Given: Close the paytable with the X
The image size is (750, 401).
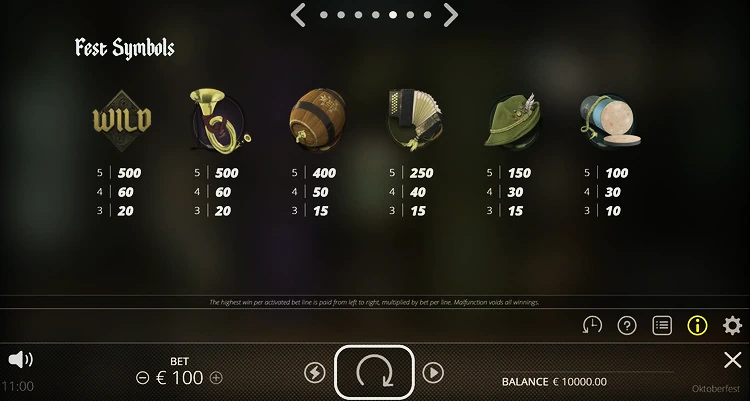Looking at the screenshot, I should [732, 360].
